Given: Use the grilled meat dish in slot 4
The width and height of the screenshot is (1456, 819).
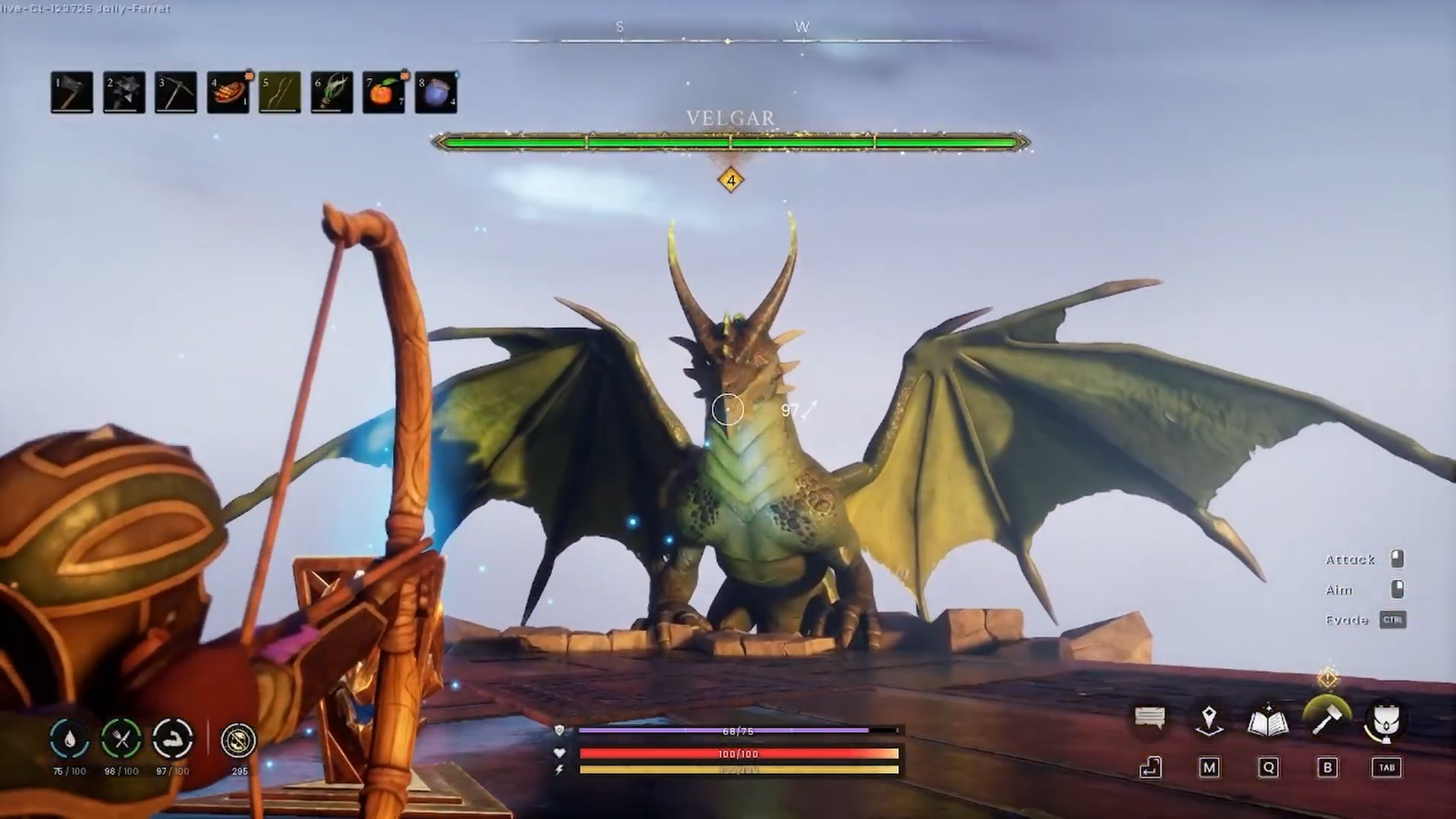Looking at the screenshot, I should click(x=227, y=93).
